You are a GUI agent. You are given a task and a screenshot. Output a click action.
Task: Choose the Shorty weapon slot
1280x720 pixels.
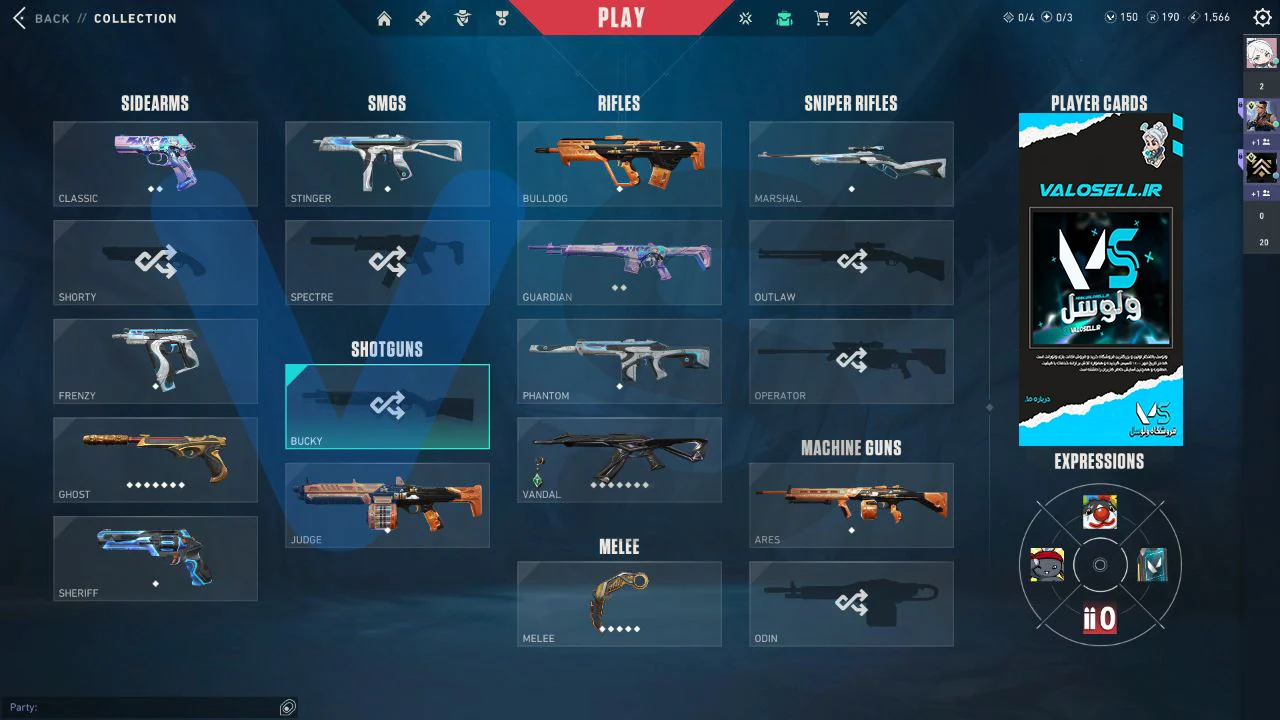pyautogui.click(x=155, y=262)
